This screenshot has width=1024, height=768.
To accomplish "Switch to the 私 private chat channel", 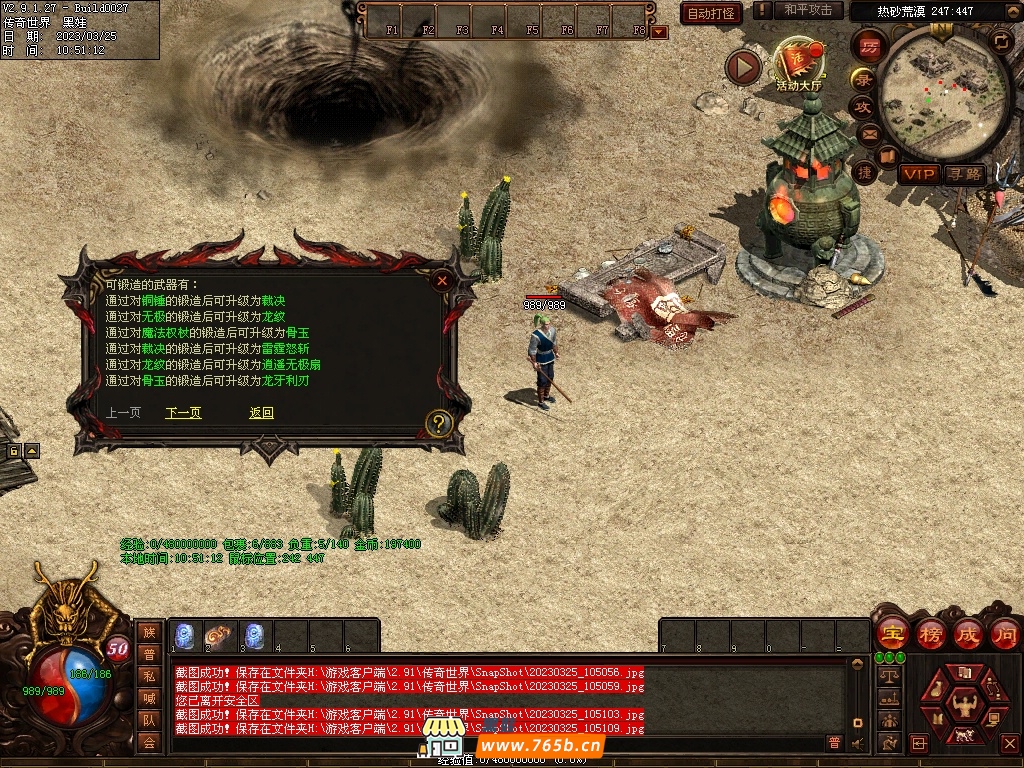I will [x=149, y=675].
